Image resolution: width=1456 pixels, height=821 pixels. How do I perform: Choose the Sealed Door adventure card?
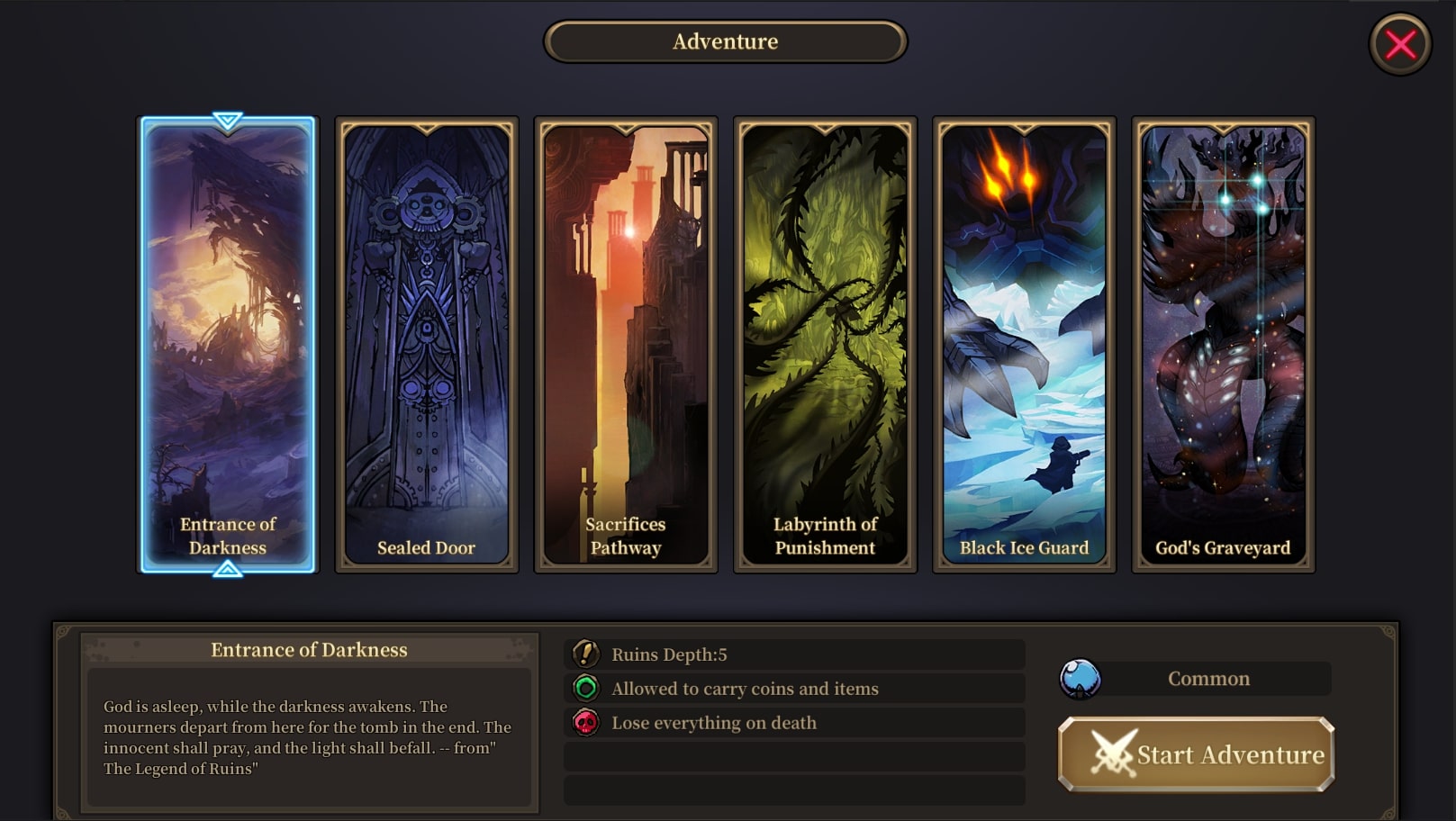[427, 345]
